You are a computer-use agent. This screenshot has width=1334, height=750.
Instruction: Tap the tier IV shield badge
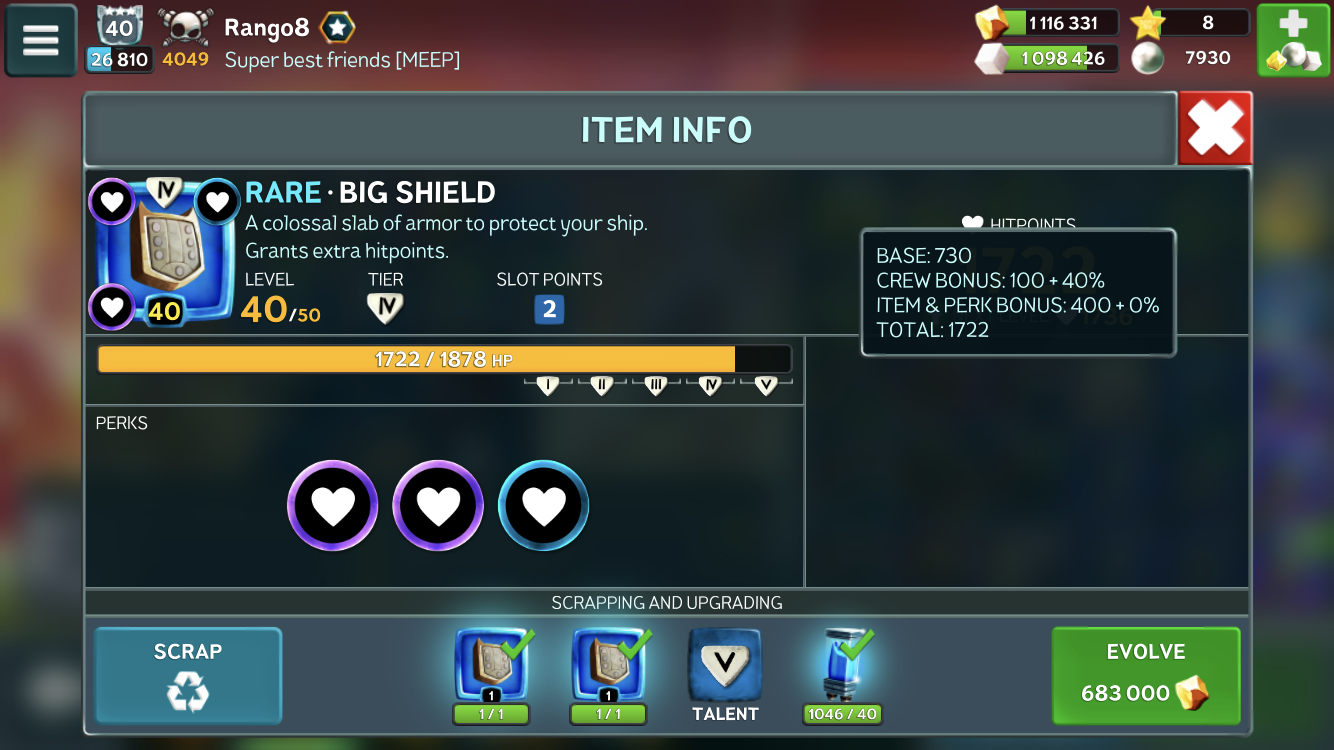coord(385,308)
